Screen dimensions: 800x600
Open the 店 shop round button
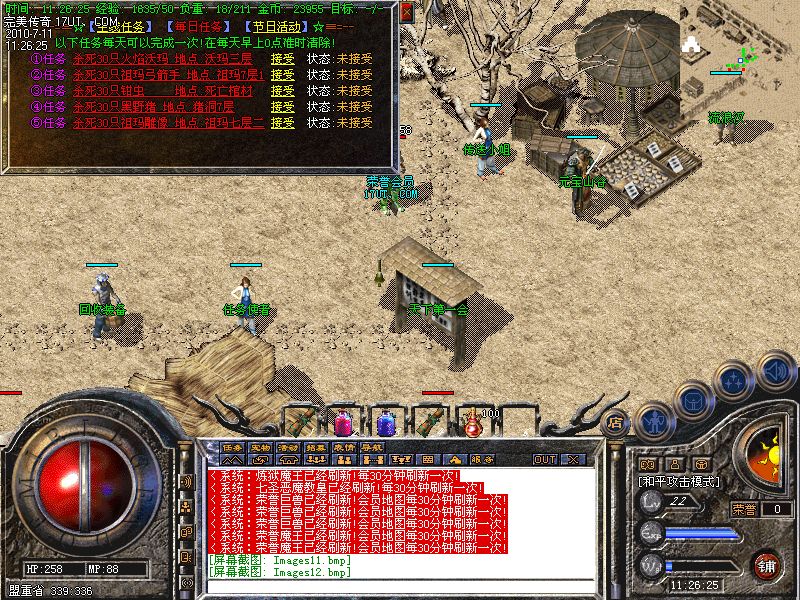(x=615, y=421)
